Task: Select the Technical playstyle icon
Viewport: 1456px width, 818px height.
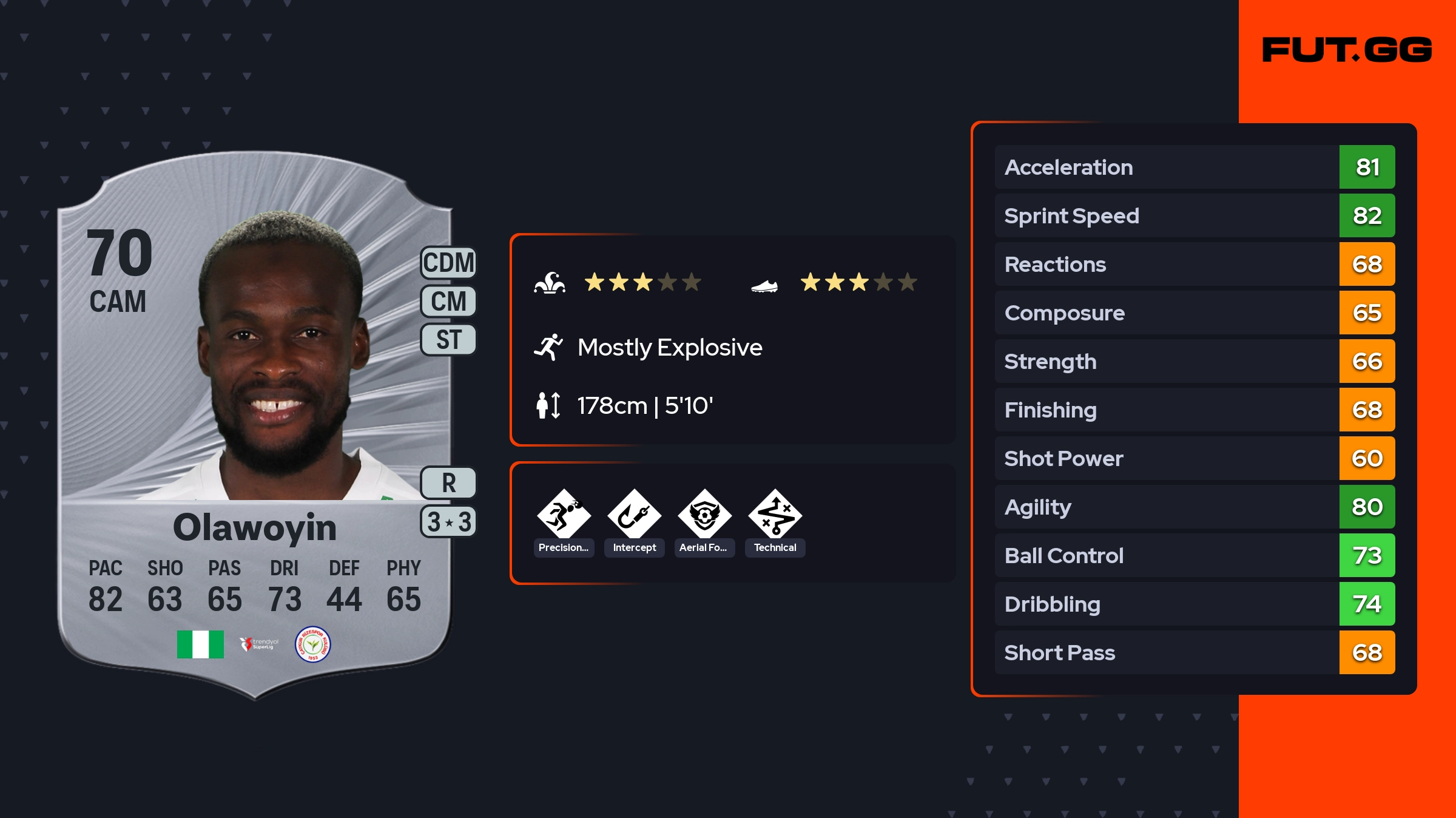Action: [x=775, y=515]
